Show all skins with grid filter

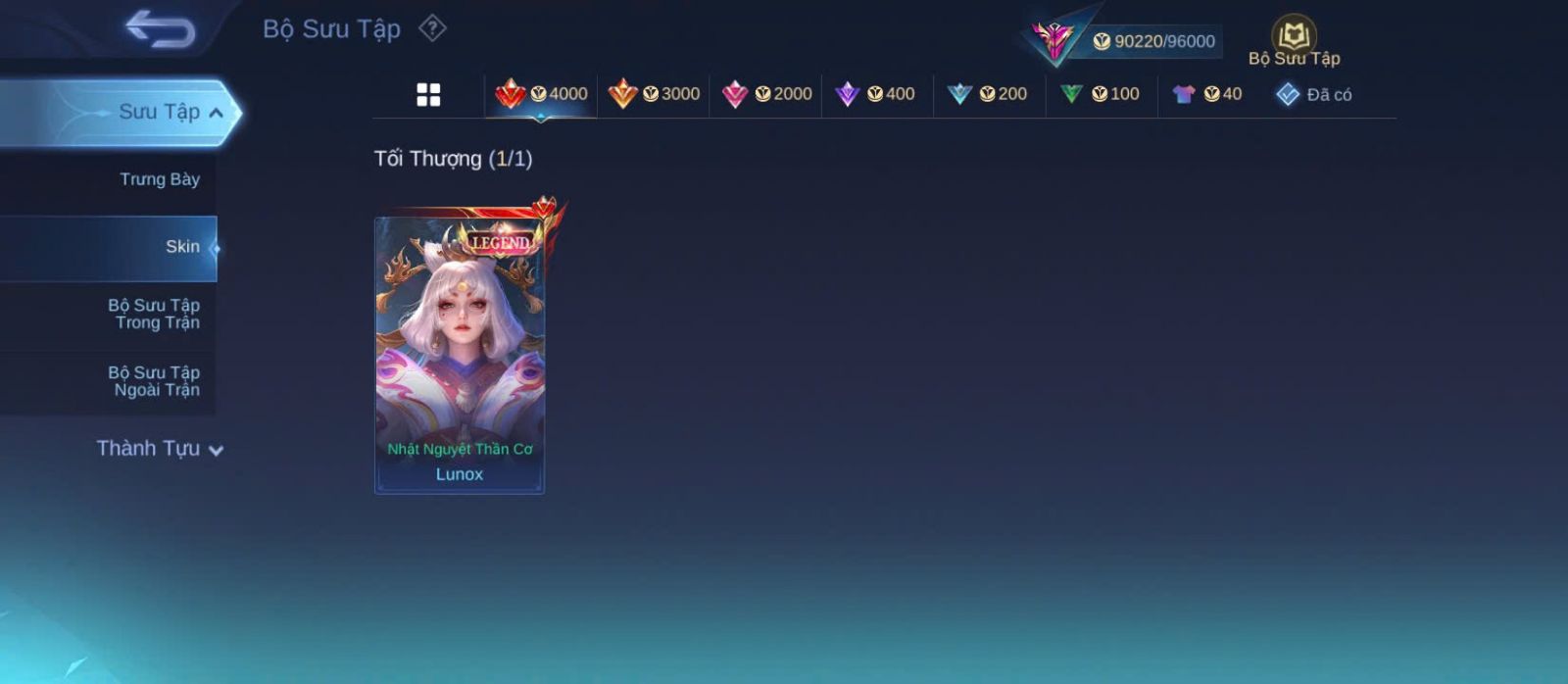(x=428, y=95)
